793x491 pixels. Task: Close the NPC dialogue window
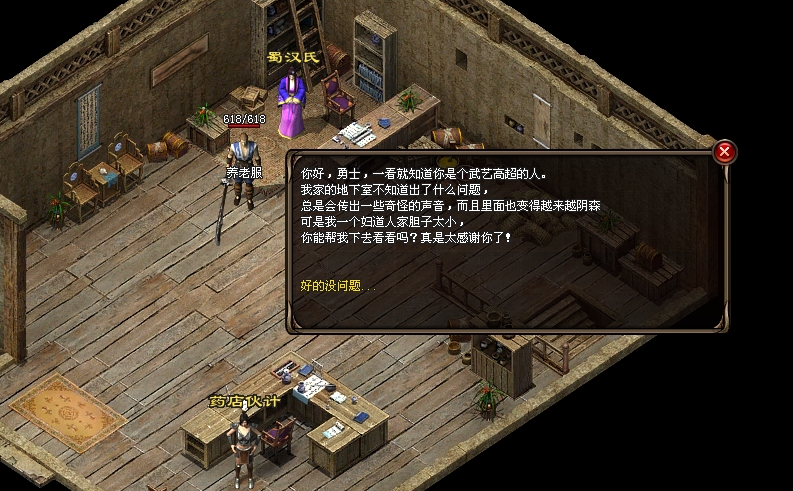pyautogui.click(x=725, y=152)
